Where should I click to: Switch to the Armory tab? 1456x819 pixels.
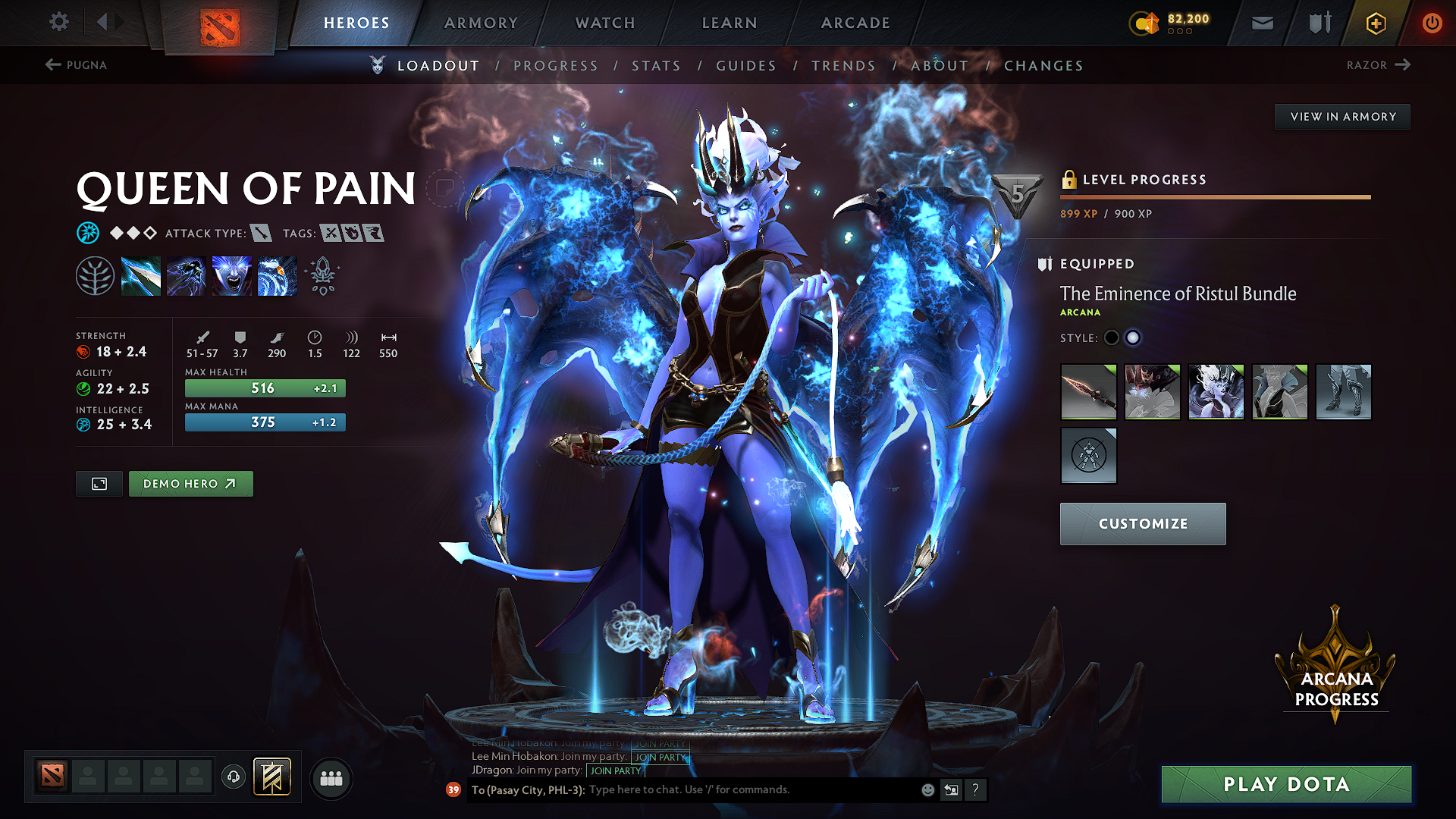(481, 23)
